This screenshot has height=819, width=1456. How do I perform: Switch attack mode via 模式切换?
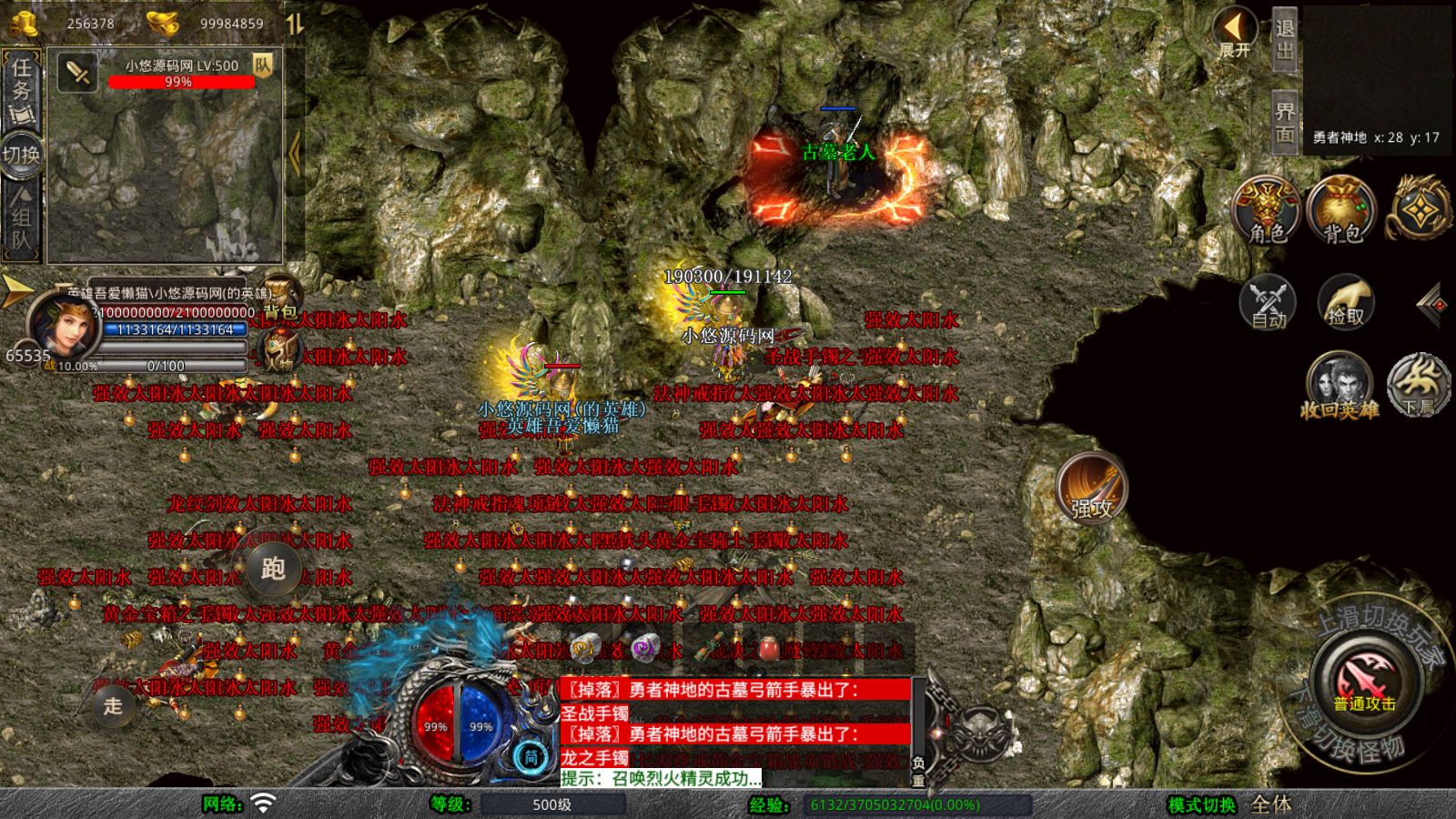[x=1201, y=804]
